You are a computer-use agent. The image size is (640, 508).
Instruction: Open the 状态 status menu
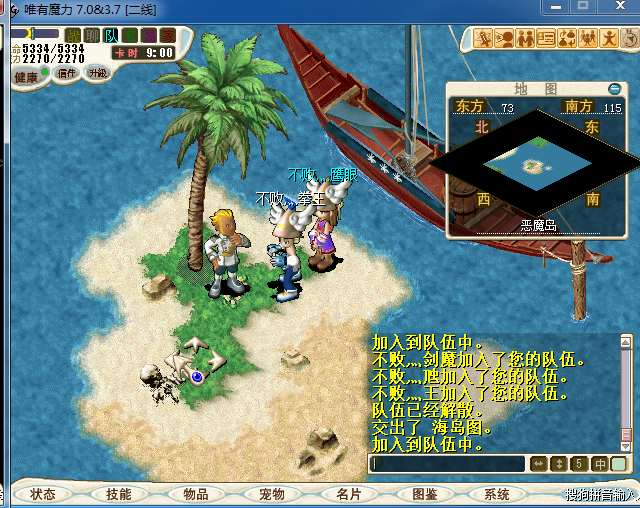[43, 494]
